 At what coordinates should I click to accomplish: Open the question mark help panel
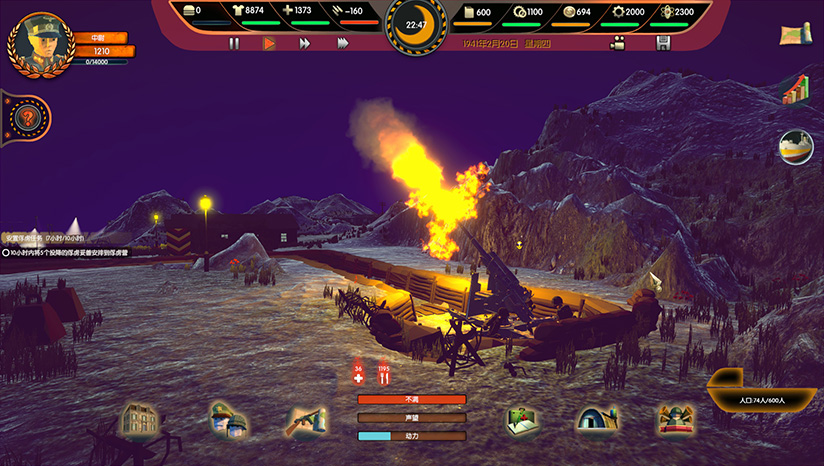[28, 119]
